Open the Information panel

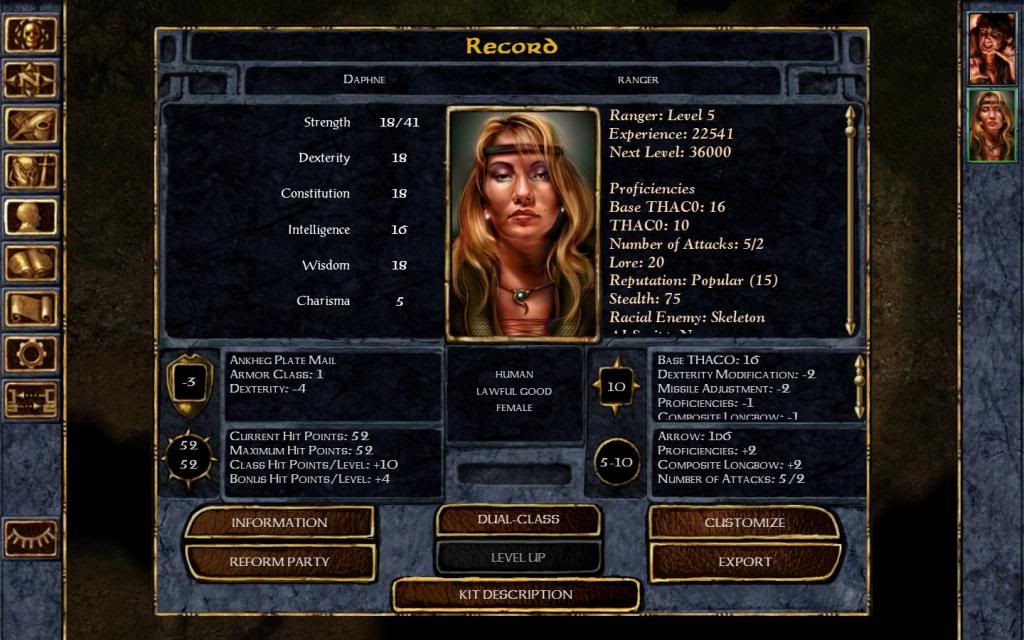(x=279, y=522)
